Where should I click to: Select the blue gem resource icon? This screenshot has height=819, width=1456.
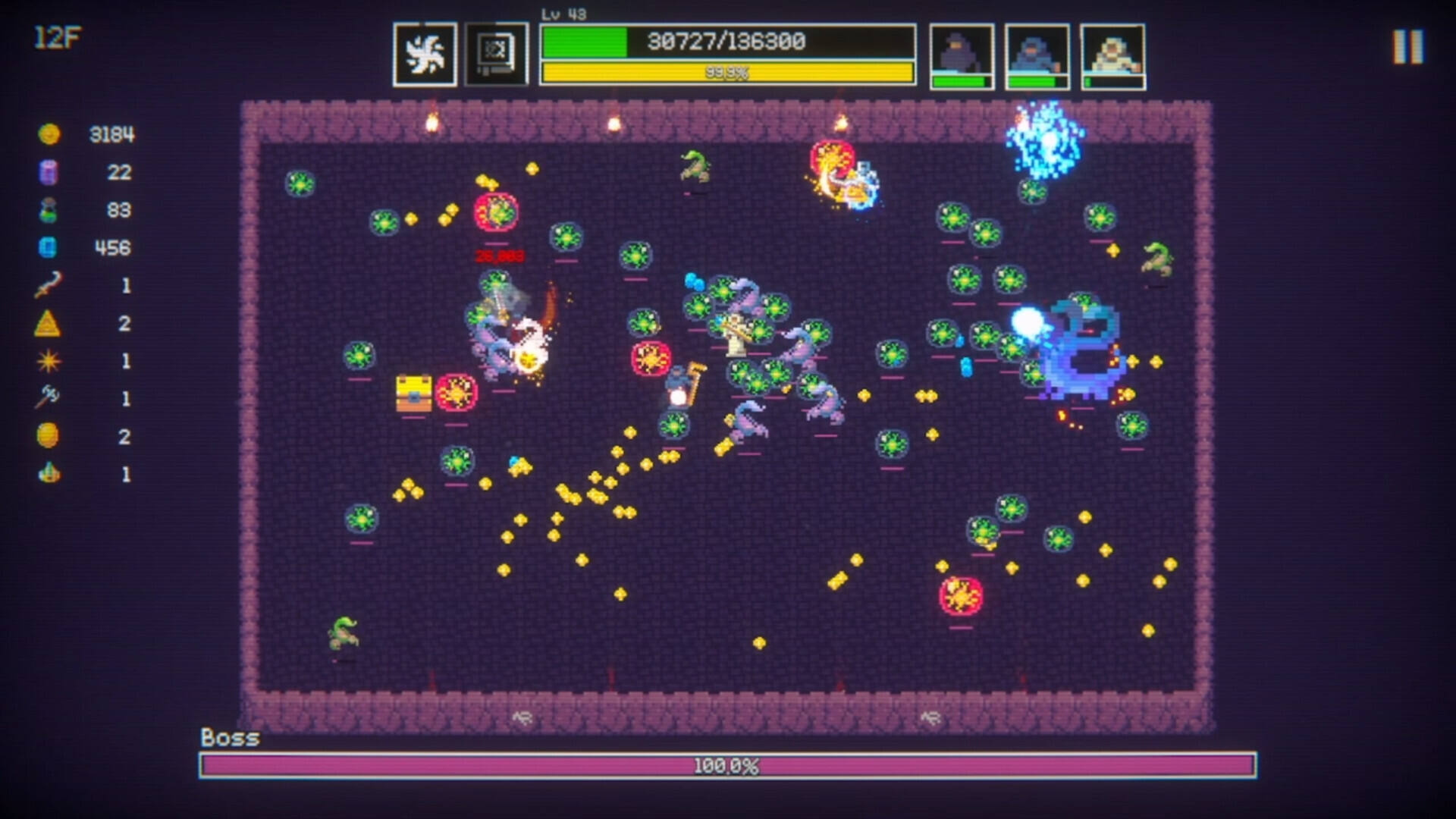[49, 248]
